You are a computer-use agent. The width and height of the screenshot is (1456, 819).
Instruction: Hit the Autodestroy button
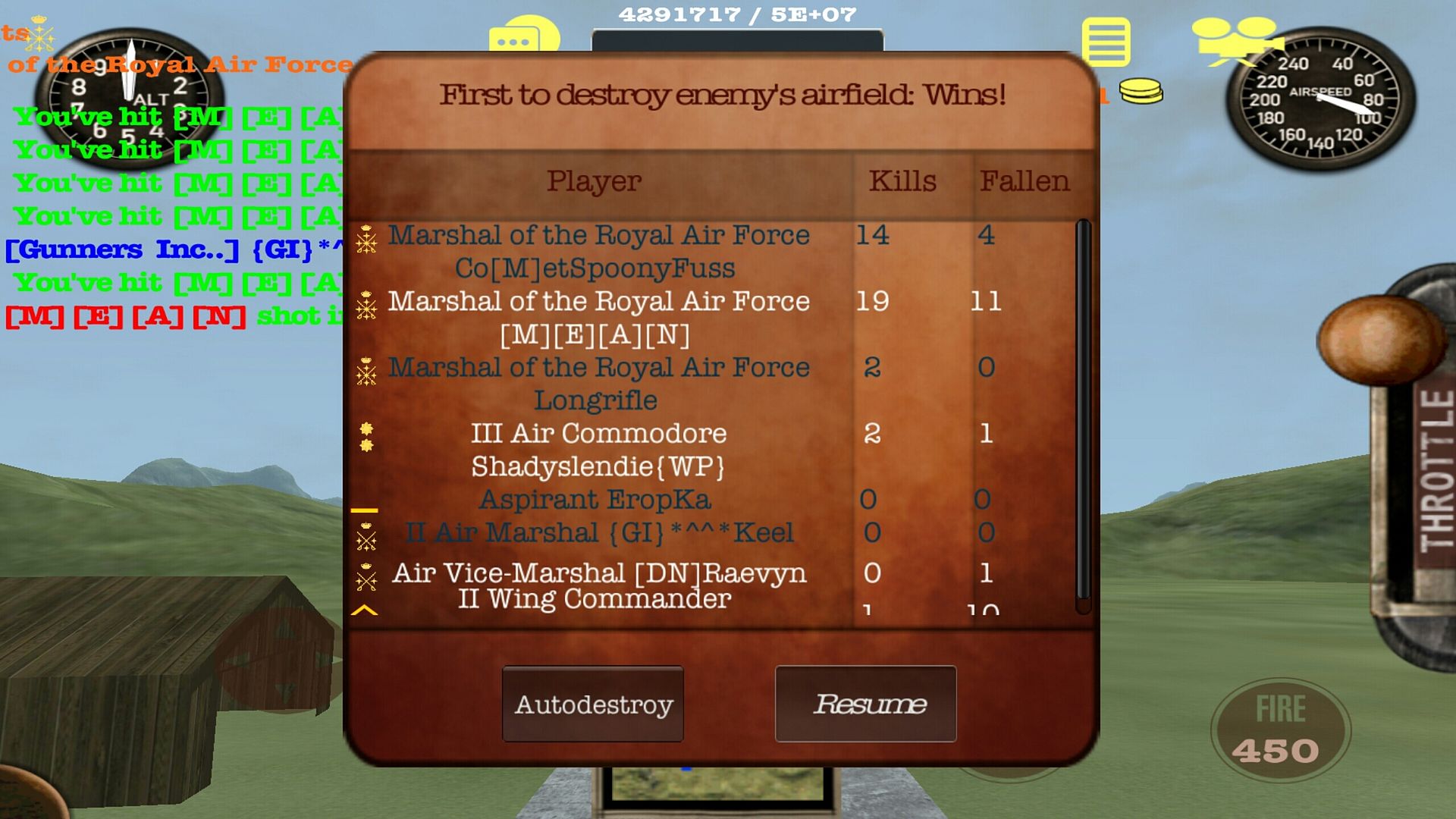pyautogui.click(x=593, y=704)
